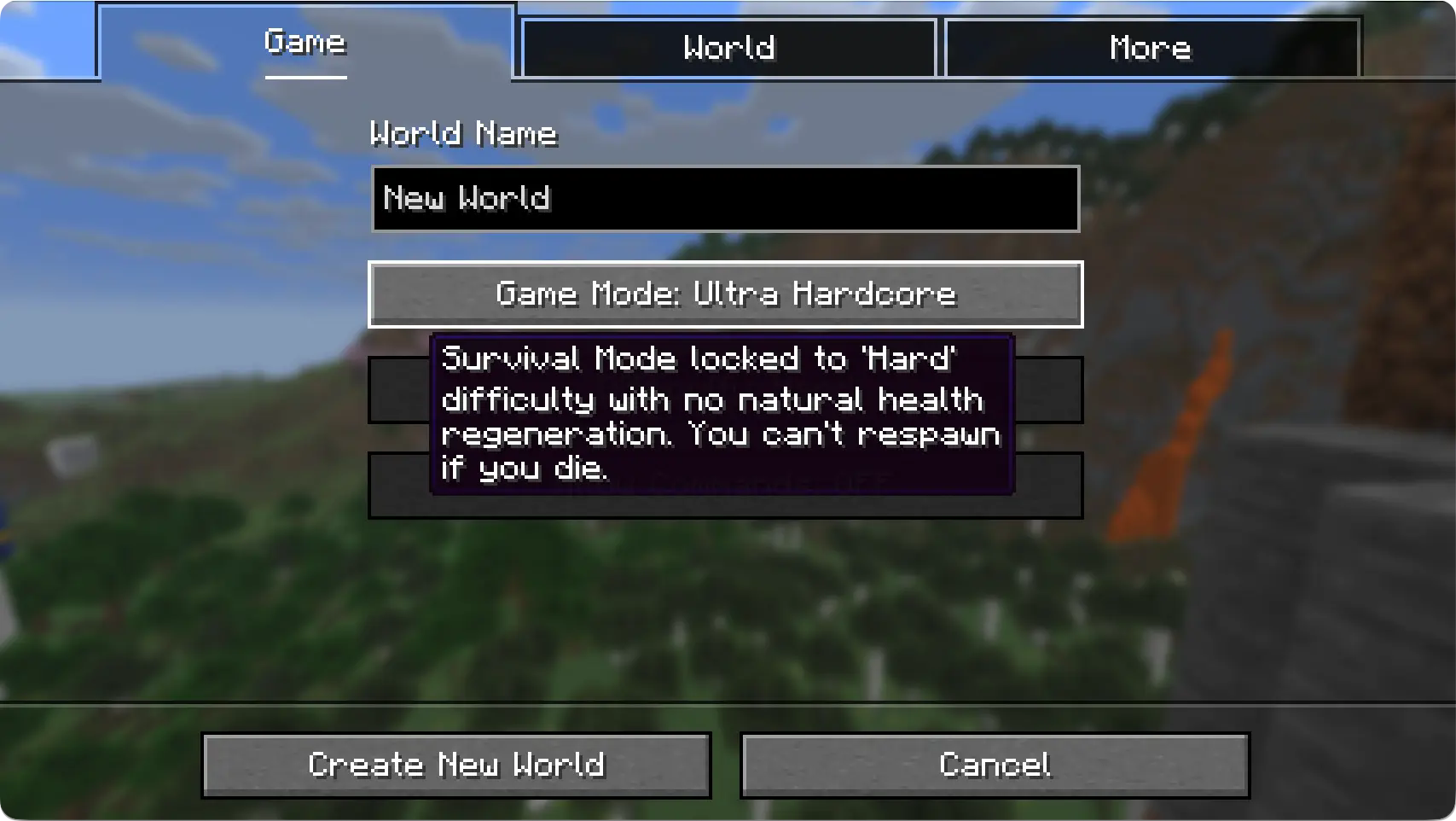Create New World
1456x821 pixels.
click(x=456, y=765)
